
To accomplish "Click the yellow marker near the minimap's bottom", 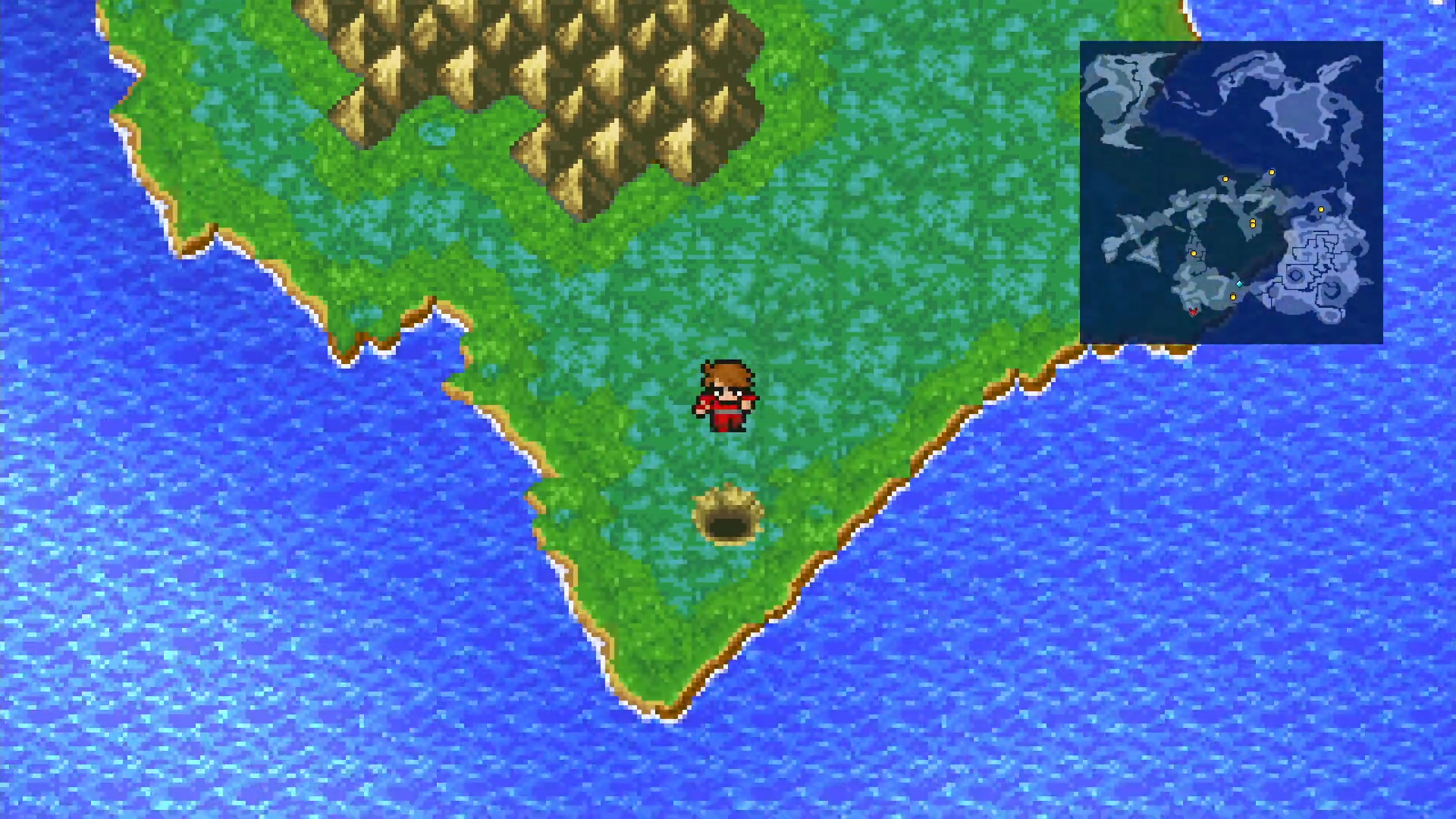I will (x=1233, y=297).
